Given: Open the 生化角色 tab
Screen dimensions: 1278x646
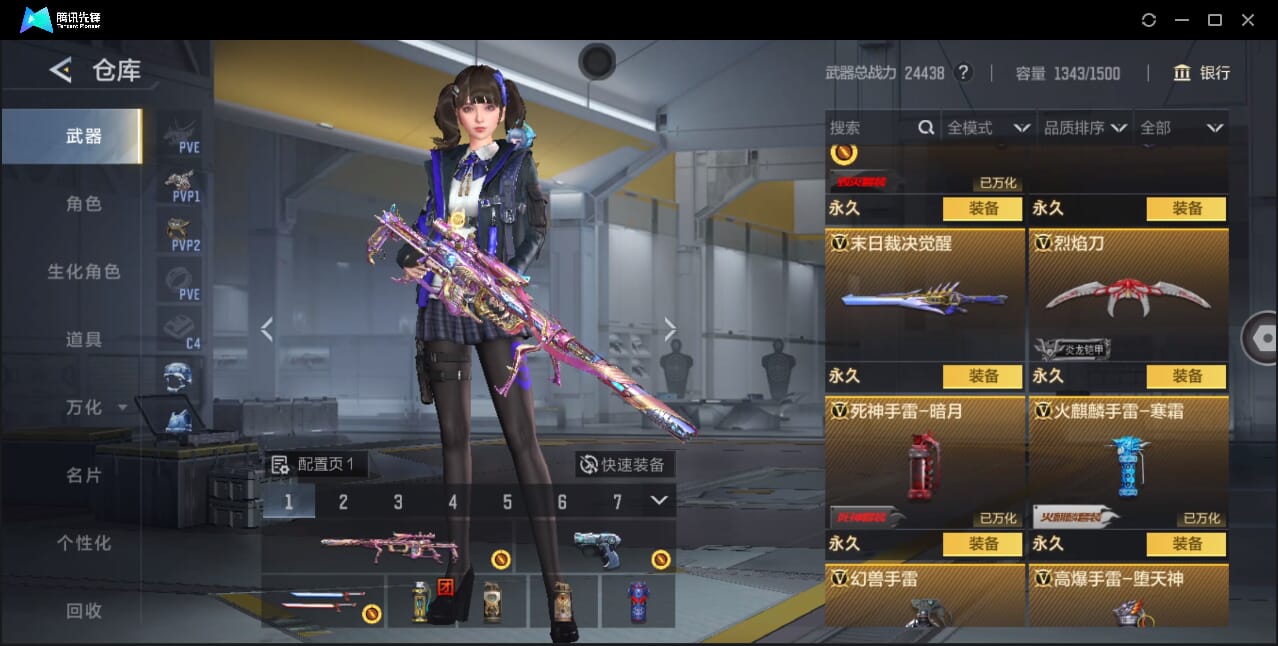Looking at the screenshot, I should click(84, 272).
